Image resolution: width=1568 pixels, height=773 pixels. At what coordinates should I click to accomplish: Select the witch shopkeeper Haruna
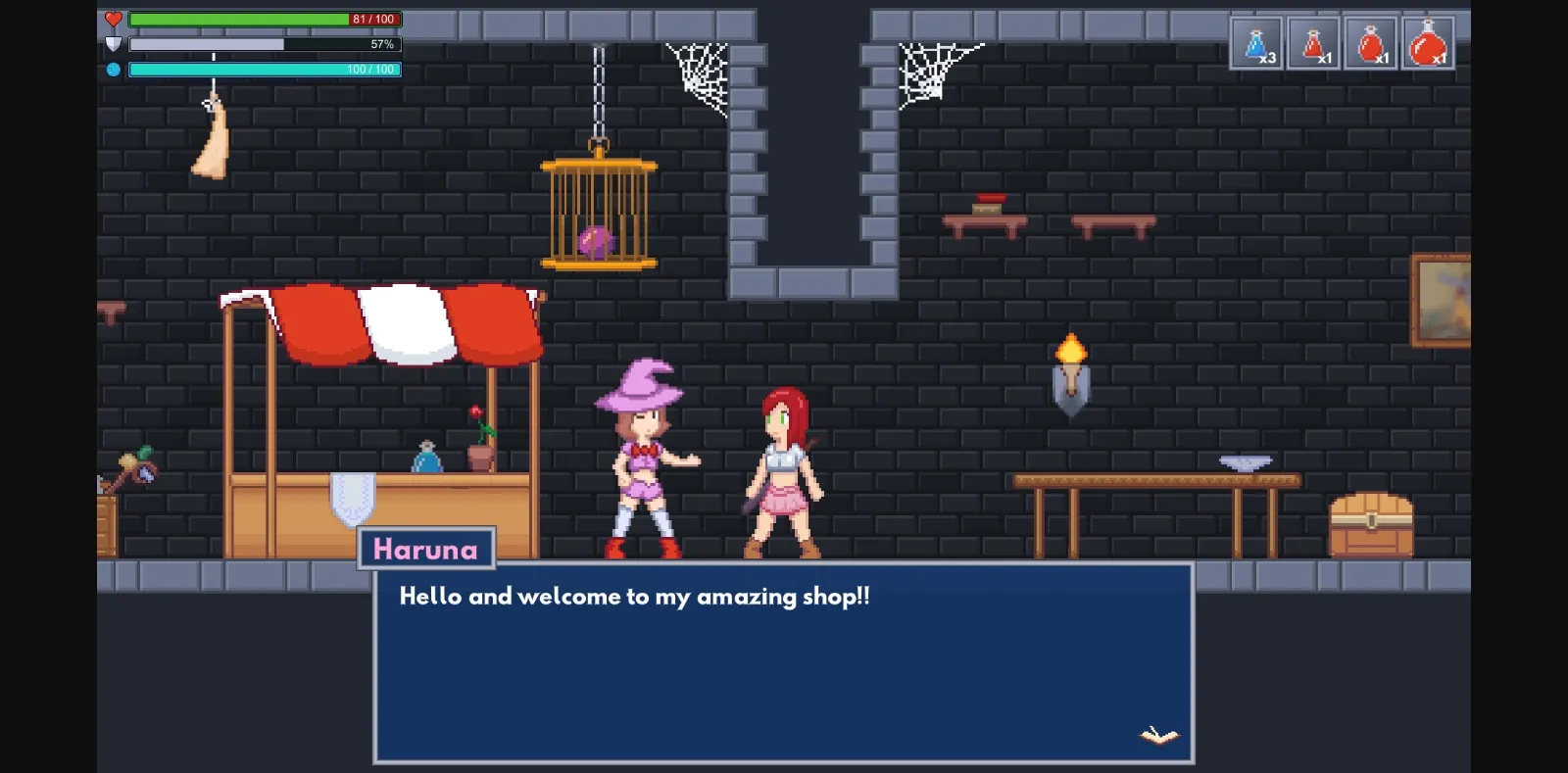pyautogui.click(x=642, y=460)
